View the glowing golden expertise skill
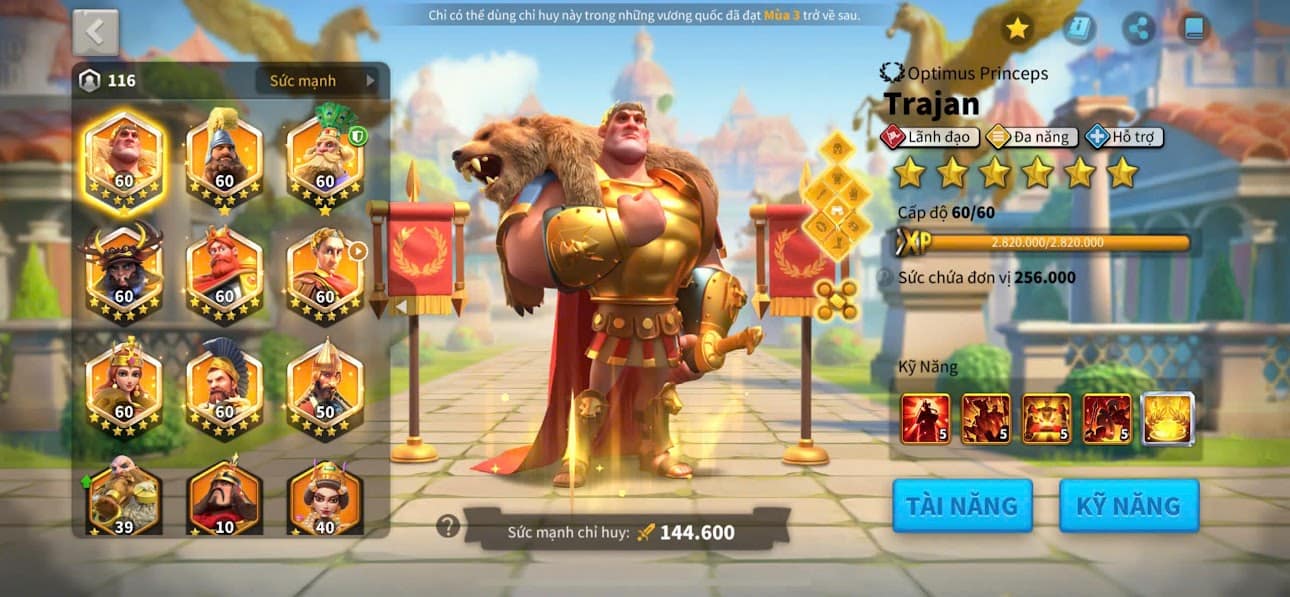1290x597 pixels. pyautogui.click(x=1168, y=418)
